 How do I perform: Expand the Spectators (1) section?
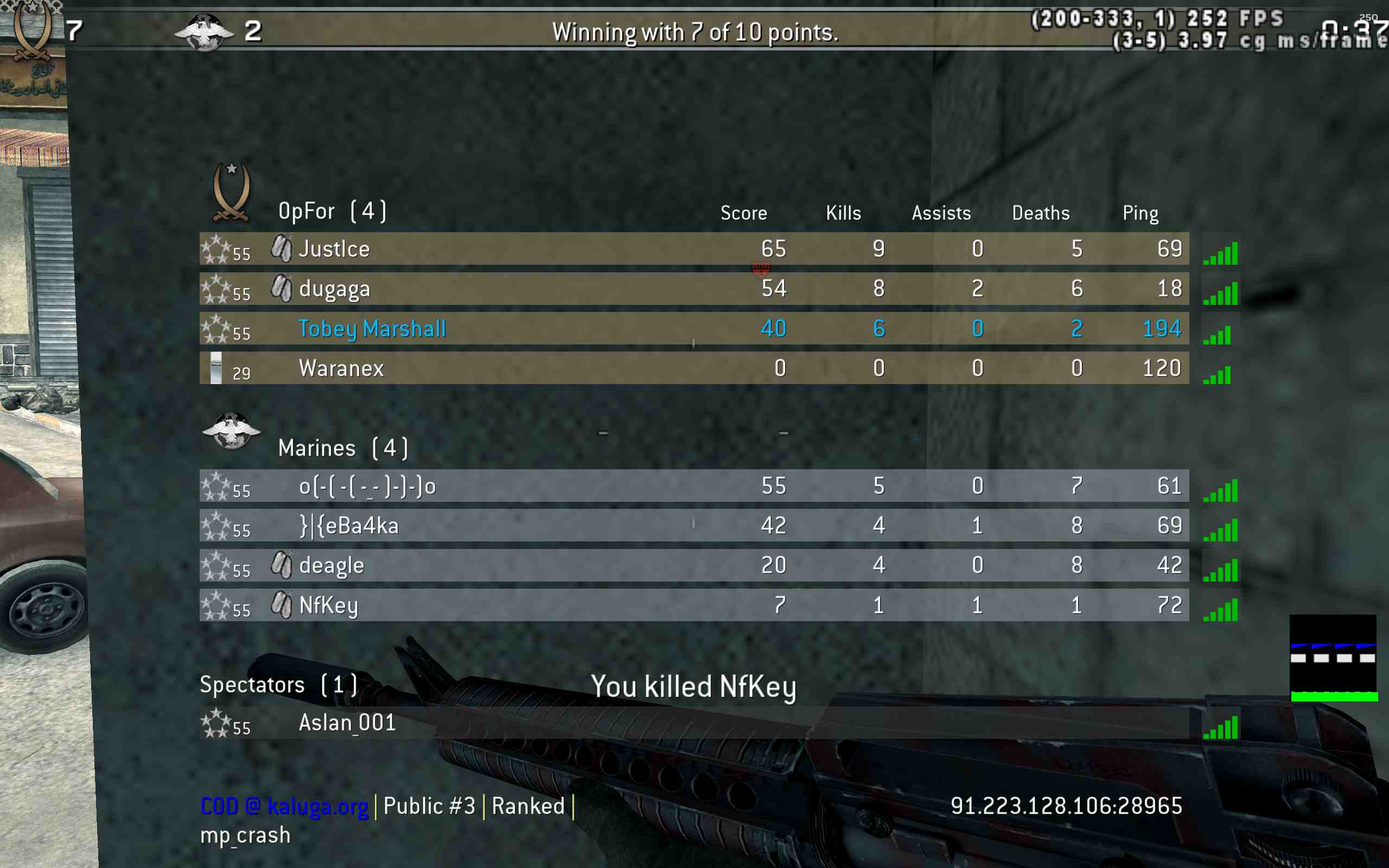pos(278,684)
